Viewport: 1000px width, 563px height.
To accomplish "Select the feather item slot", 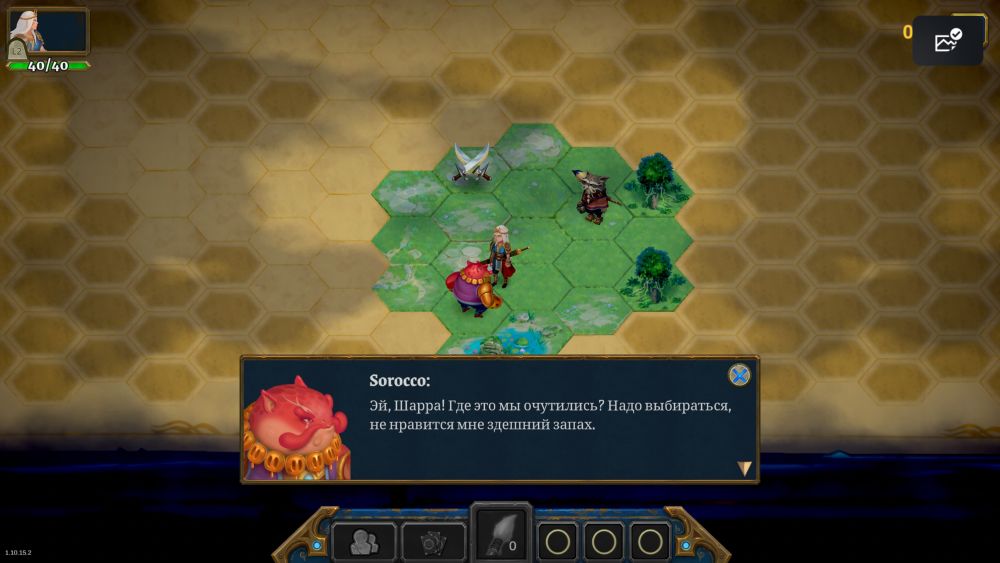I will [x=501, y=534].
